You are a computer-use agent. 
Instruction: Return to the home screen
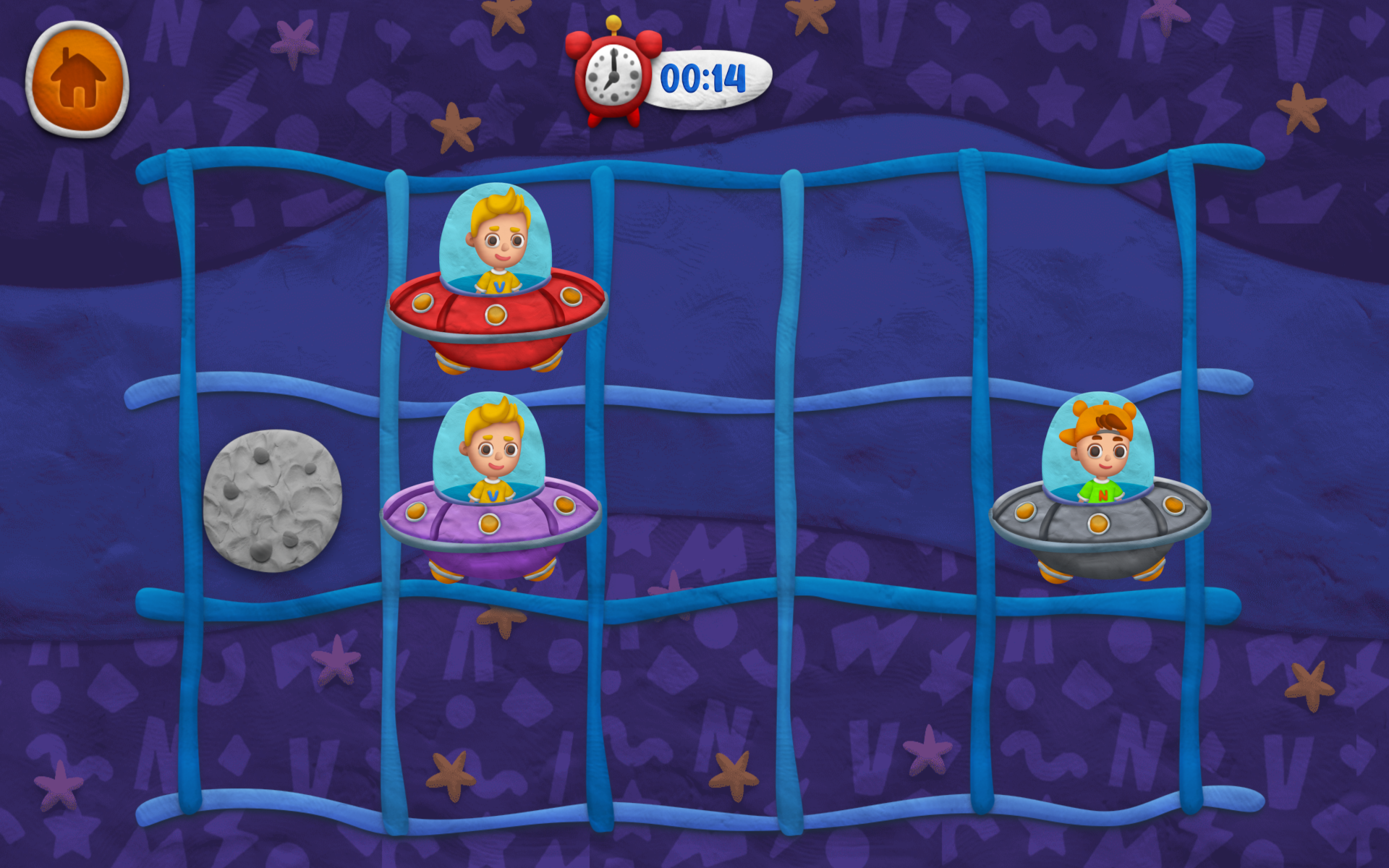77,79
